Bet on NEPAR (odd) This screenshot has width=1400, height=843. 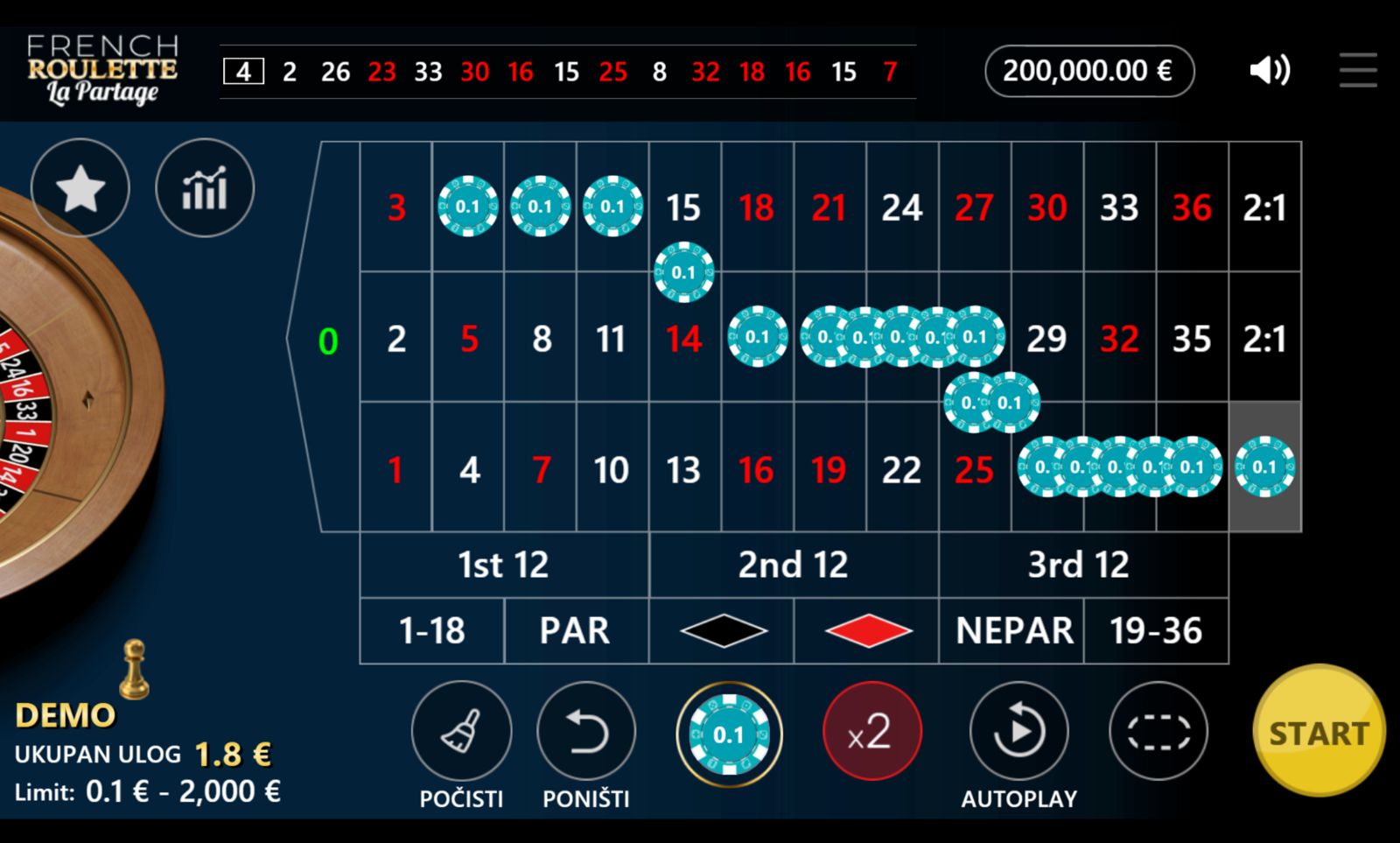click(1013, 630)
